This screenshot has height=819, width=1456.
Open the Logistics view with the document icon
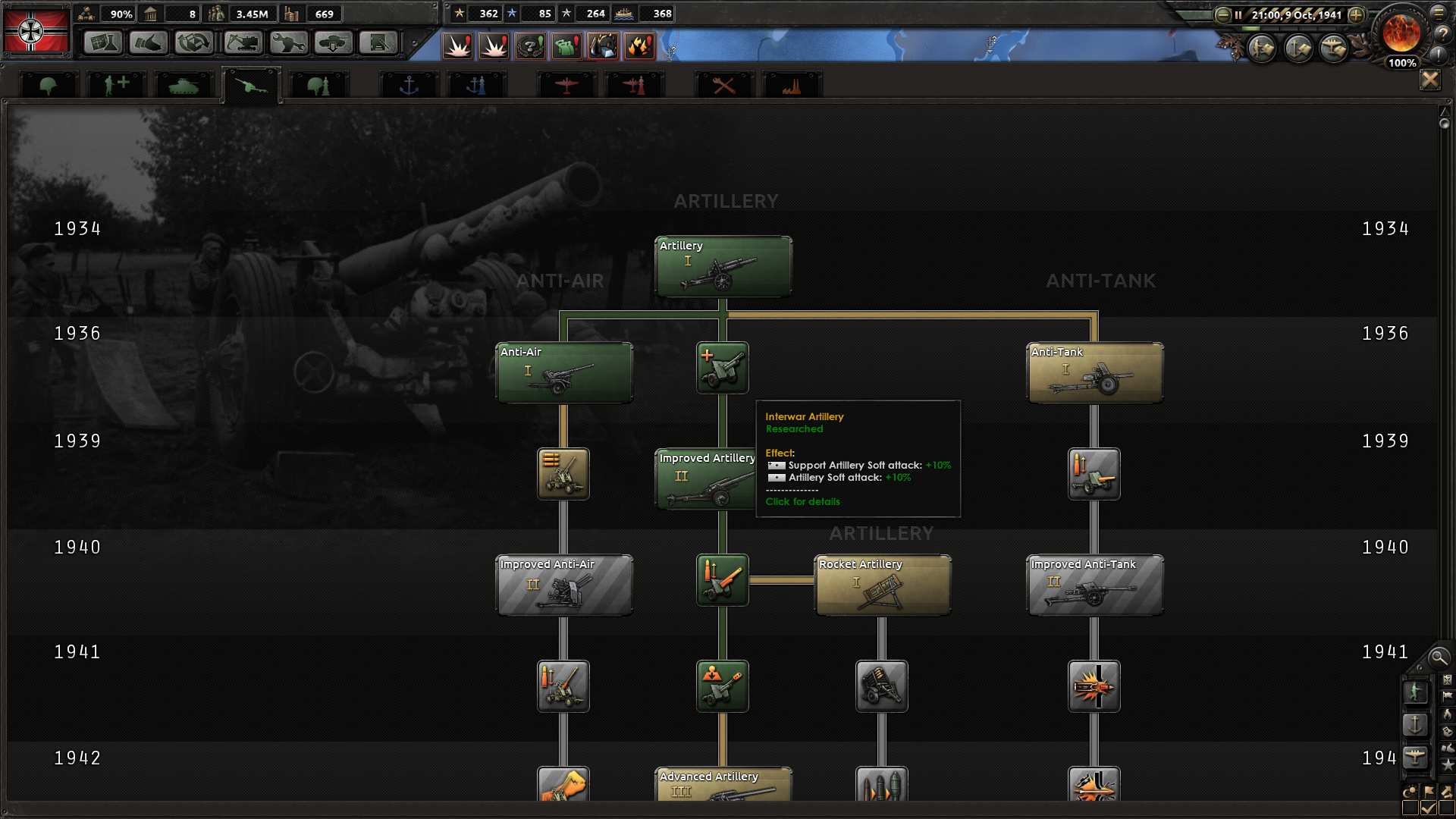coord(379,43)
